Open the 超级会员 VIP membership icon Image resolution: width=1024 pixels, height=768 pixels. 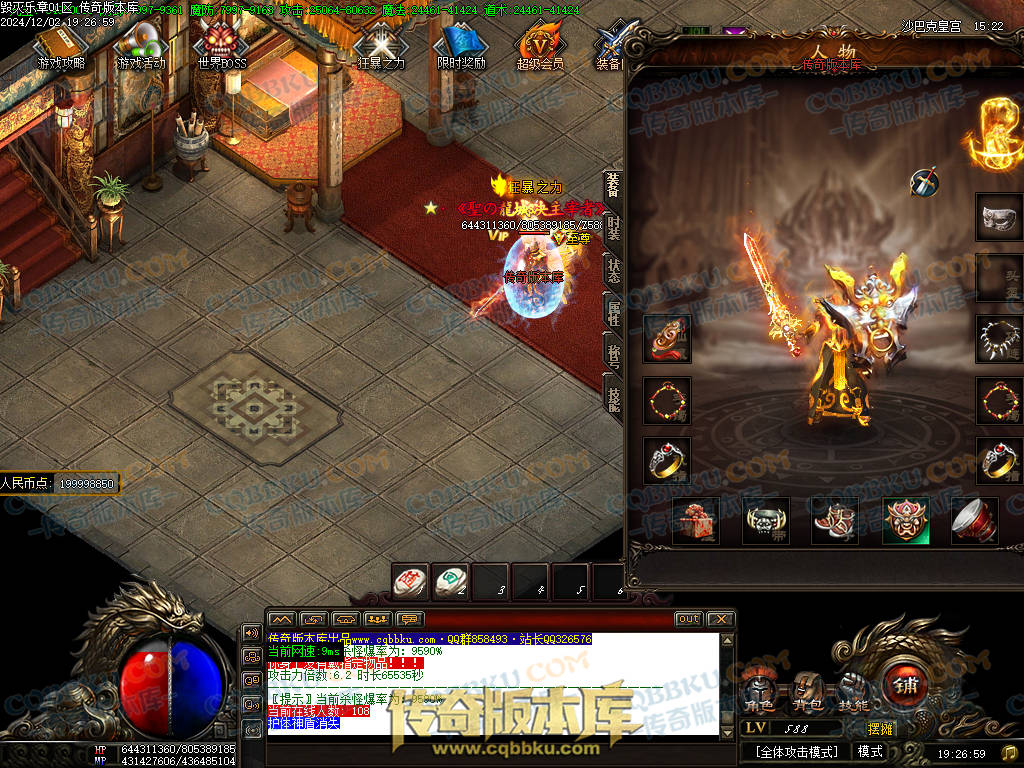pyautogui.click(x=539, y=45)
